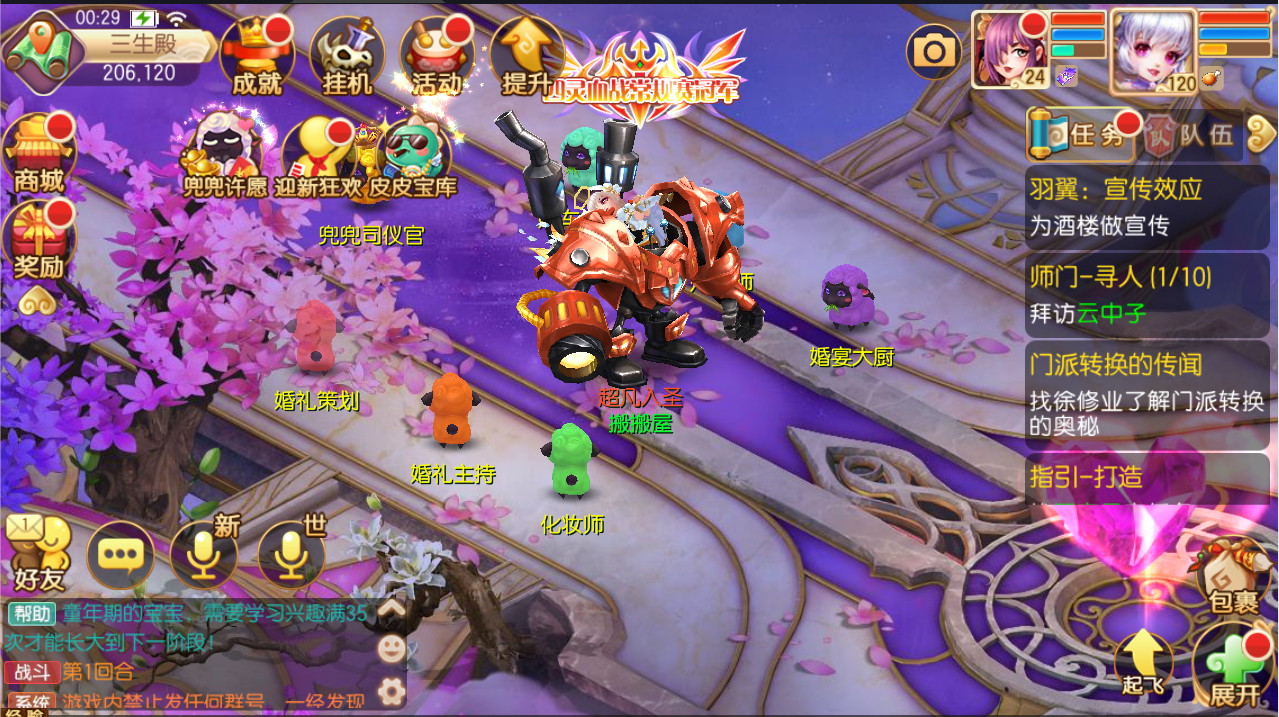Open the 皮皮宝库 treasure icon
This screenshot has height=717, width=1279.
[412, 157]
